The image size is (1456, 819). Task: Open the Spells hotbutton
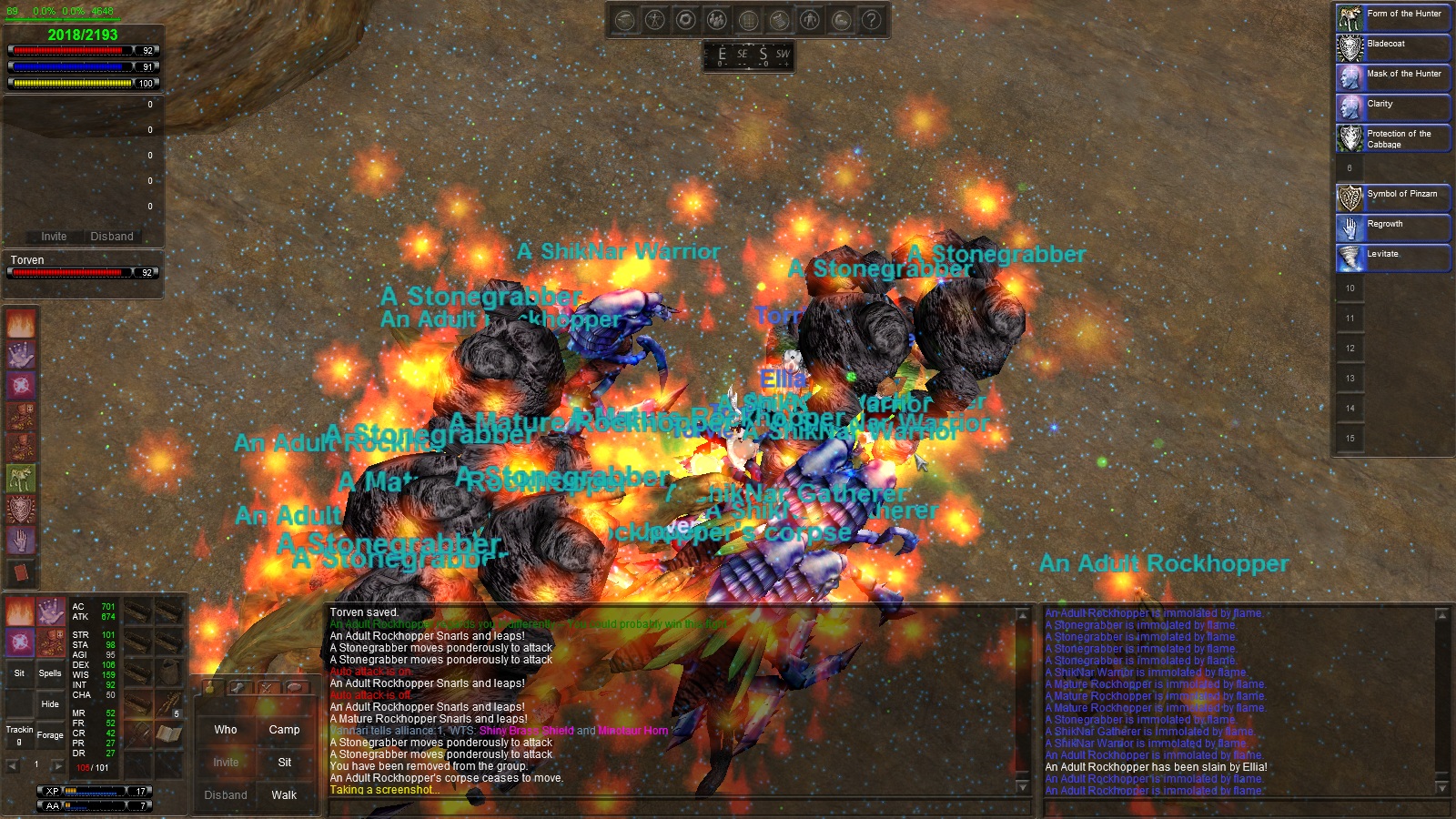click(x=50, y=673)
